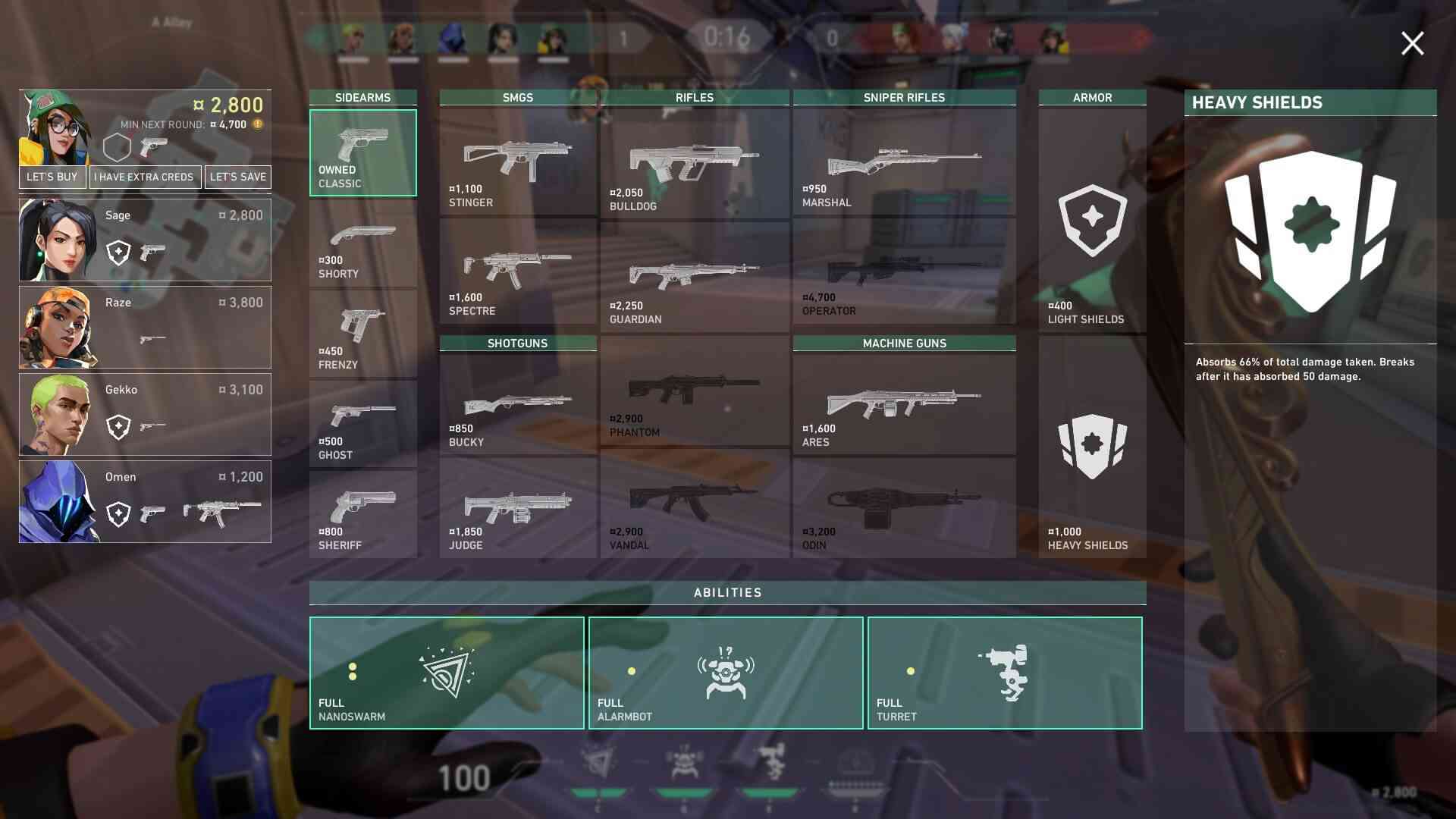Buy the Sheriff revolver
Viewport: 1456px width, 819px height.
362,515
